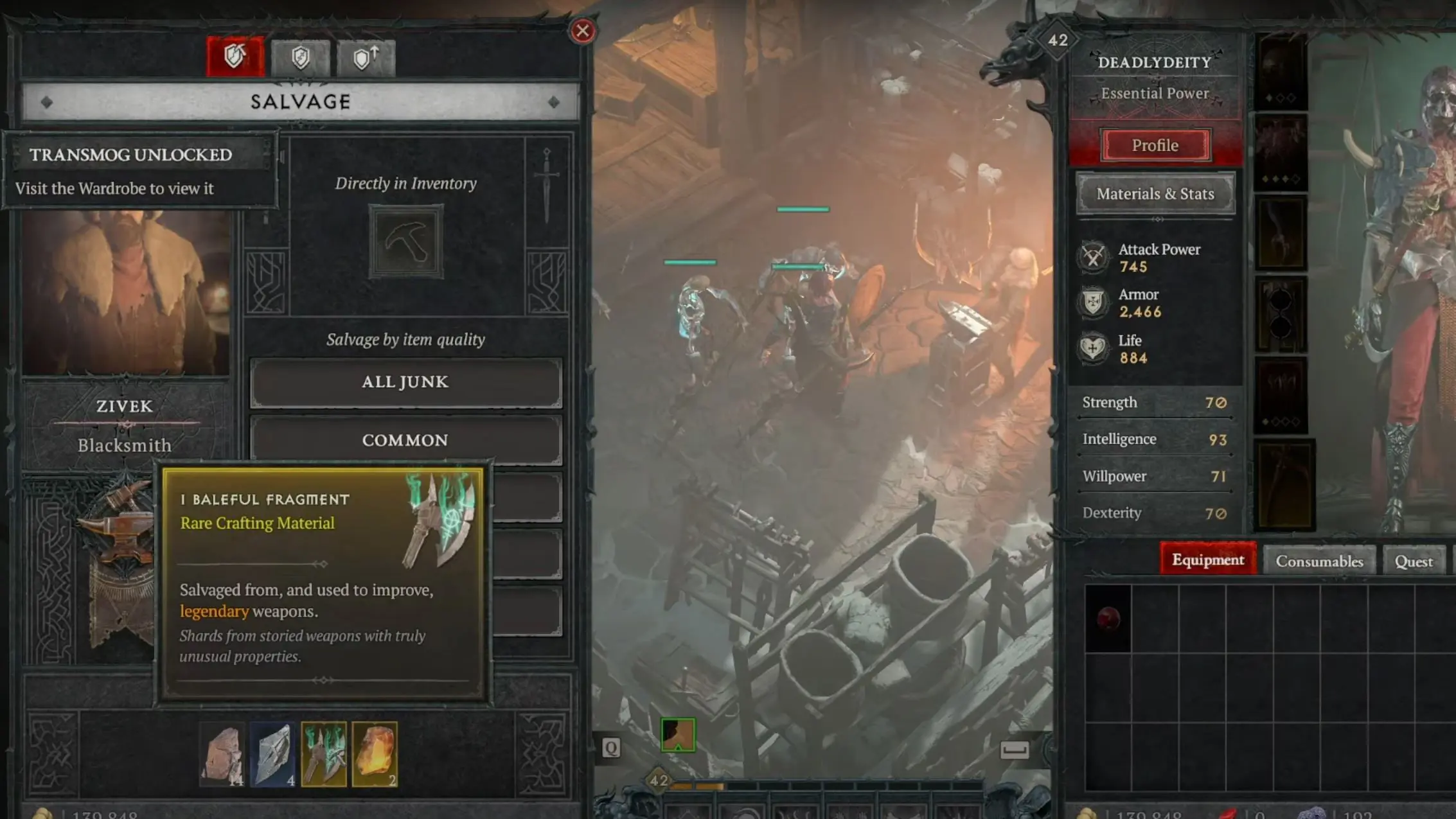Switch to the Repair shield icon
The height and width of the screenshot is (819, 1456).
[x=301, y=56]
